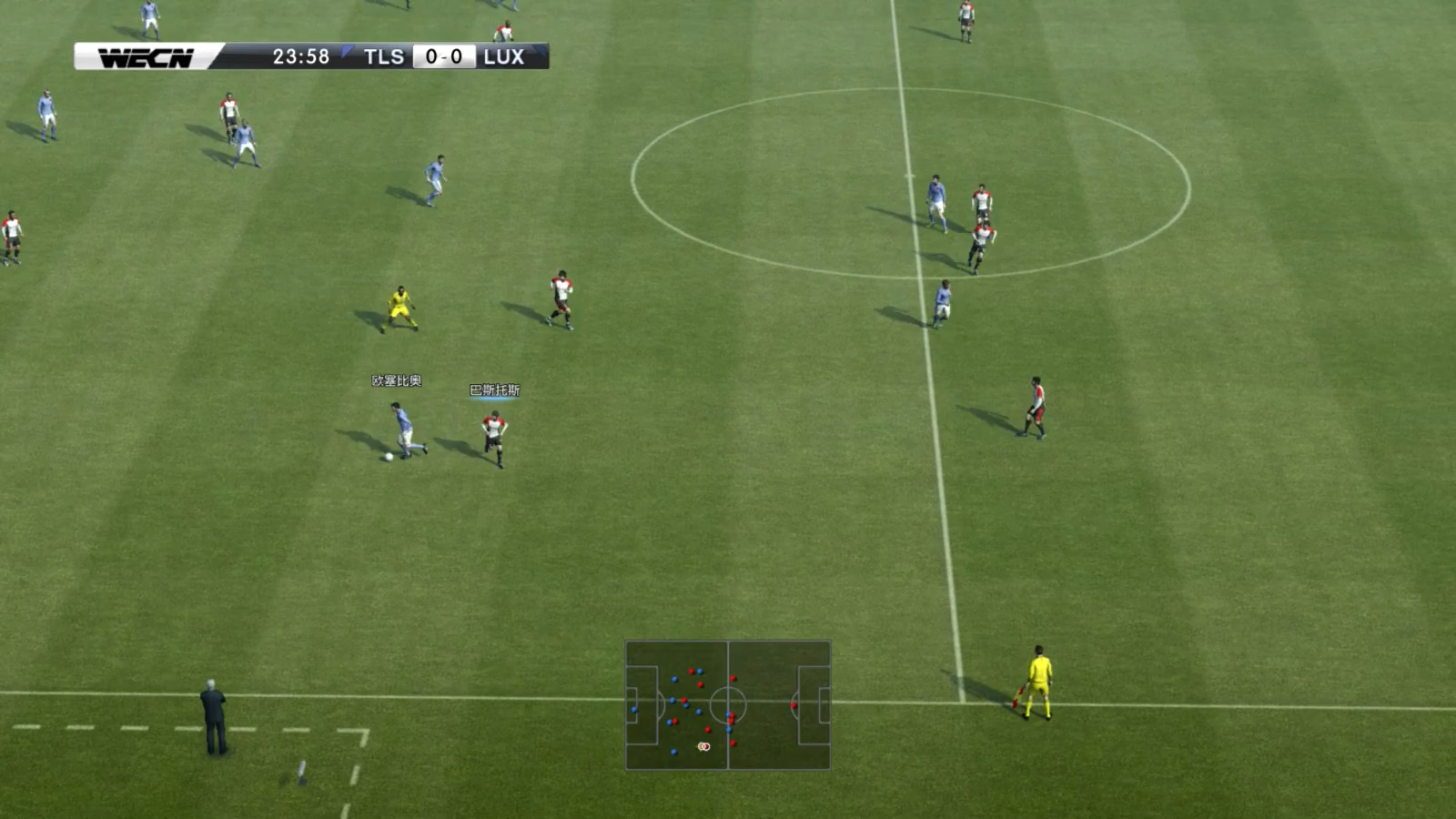Click the WECN scoreboard logo
The height and width of the screenshot is (819, 1456).
(x=146, y=57)
